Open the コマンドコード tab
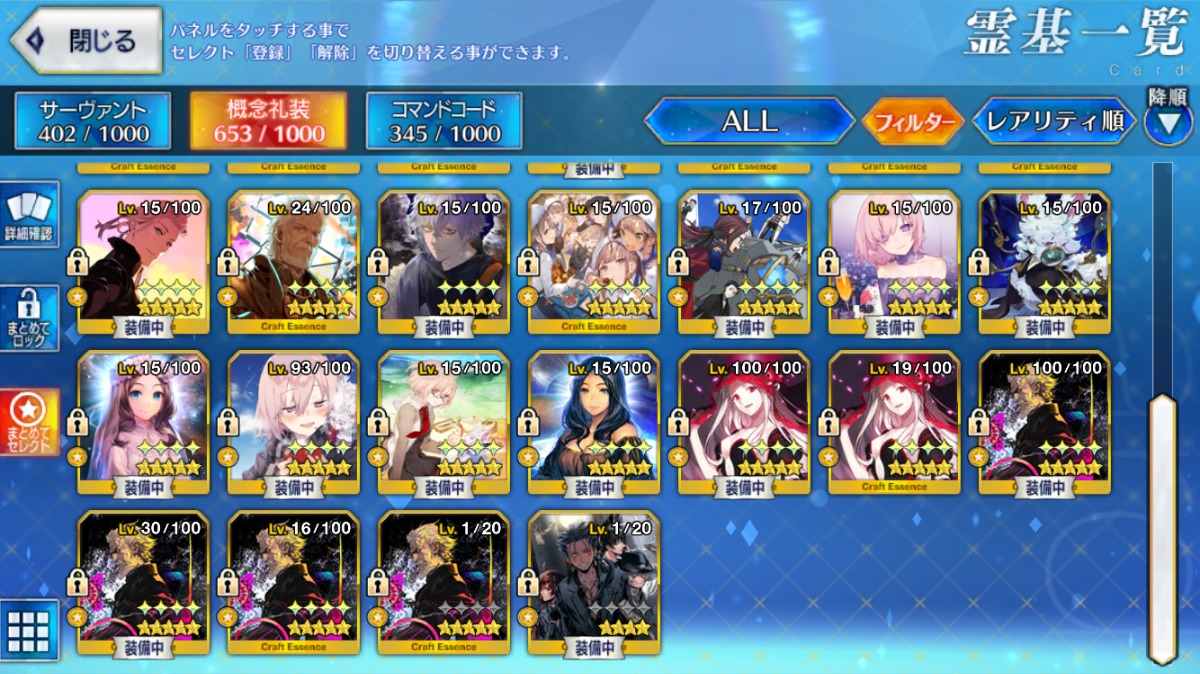The image size is (1200, 674). (x=444, y=121)
